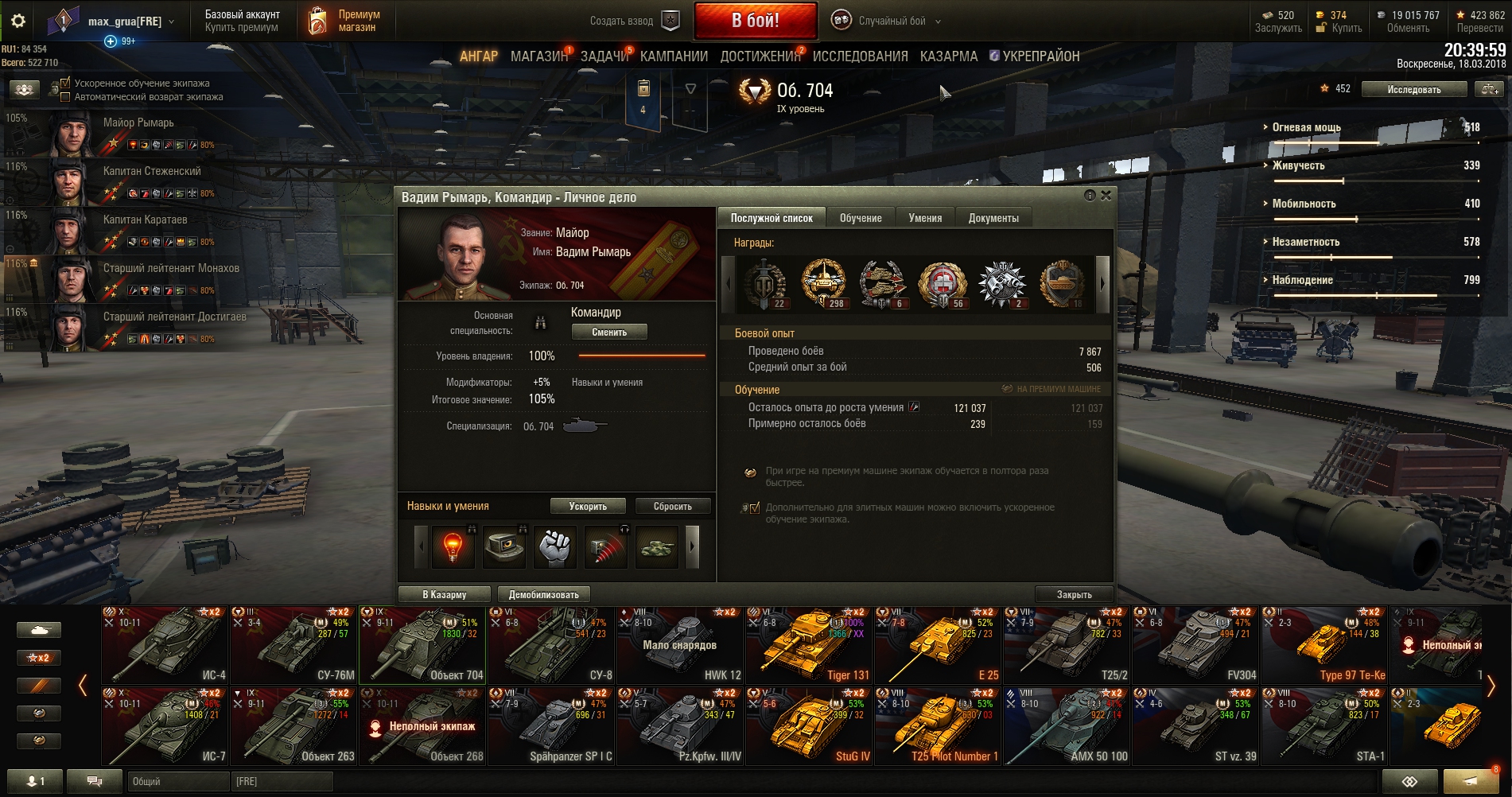Switch to the Обучение tab
The width and height of the screenshot is (1512, 797).
point(861,218)
